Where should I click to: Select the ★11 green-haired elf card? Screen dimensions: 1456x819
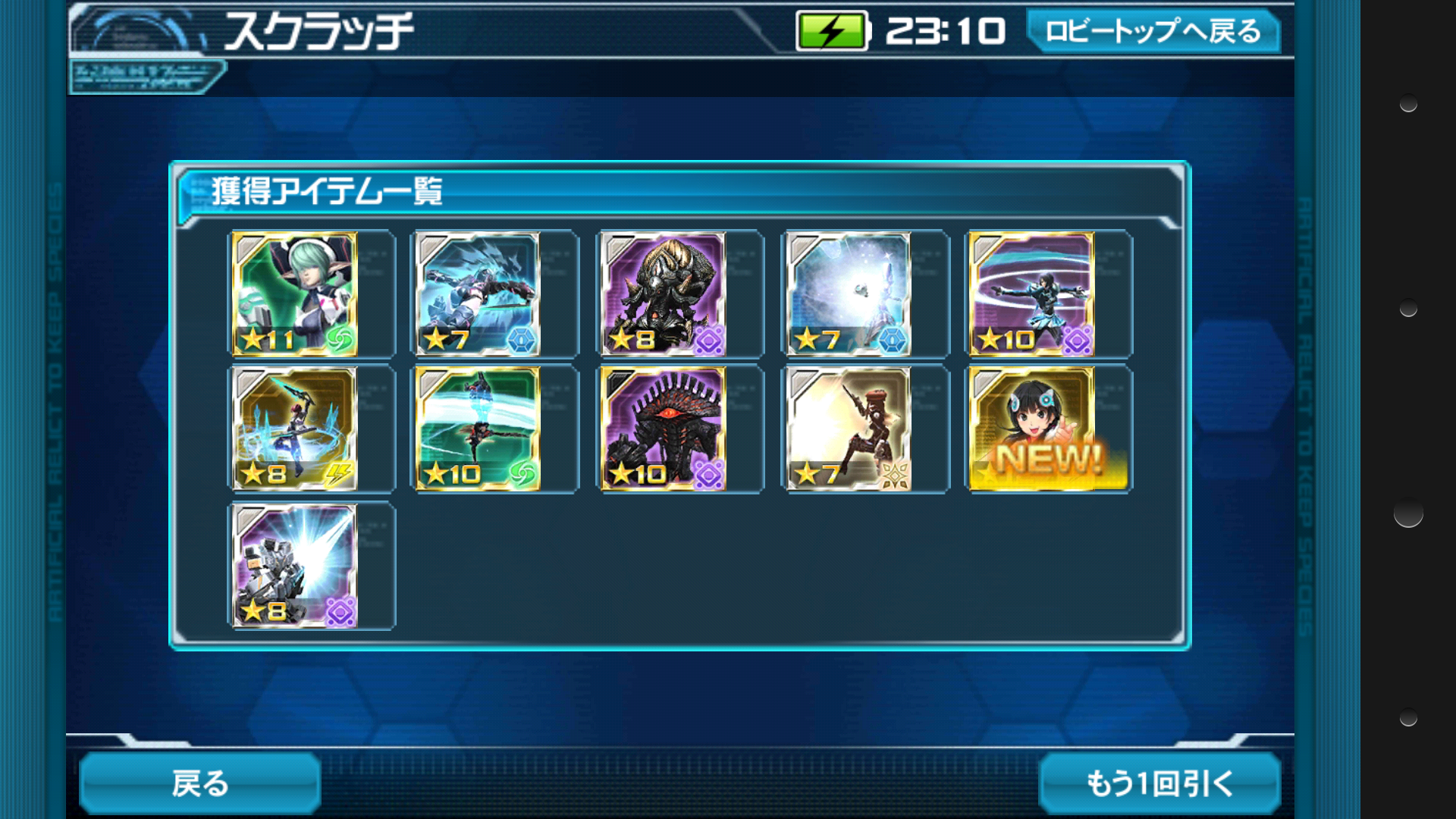coord(294,294)
